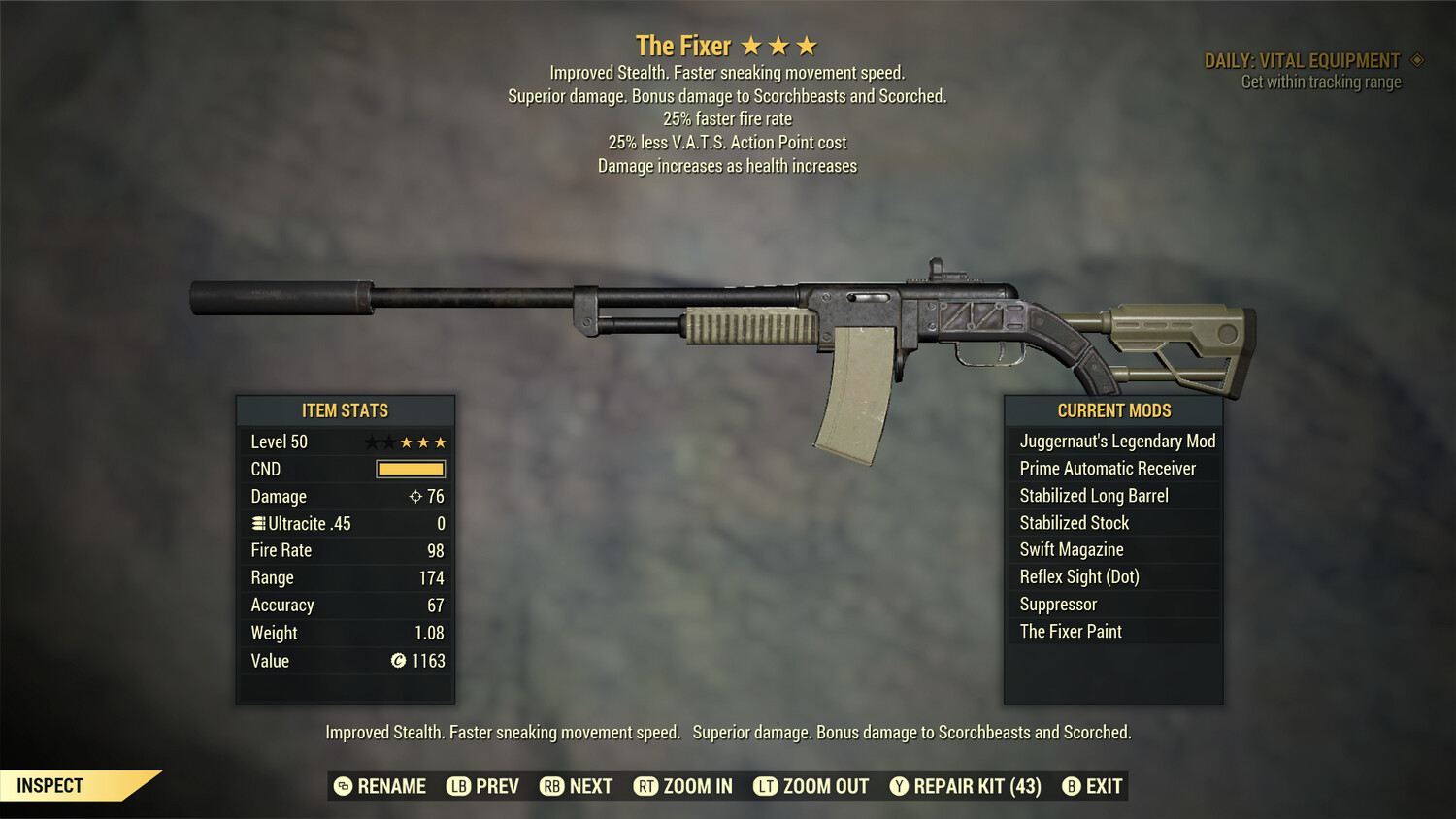Expand the Current Mods panel
Viewport: 1456px width, 819px height.
coord(1112,409)
